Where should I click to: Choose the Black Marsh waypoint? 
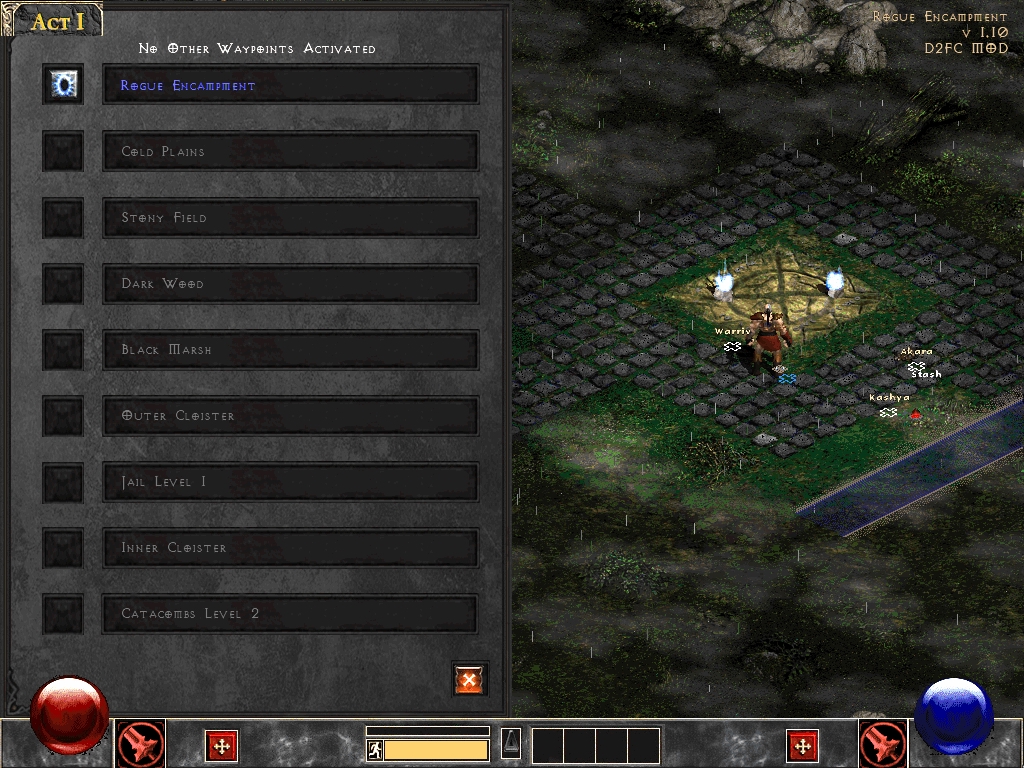[290, 349]
